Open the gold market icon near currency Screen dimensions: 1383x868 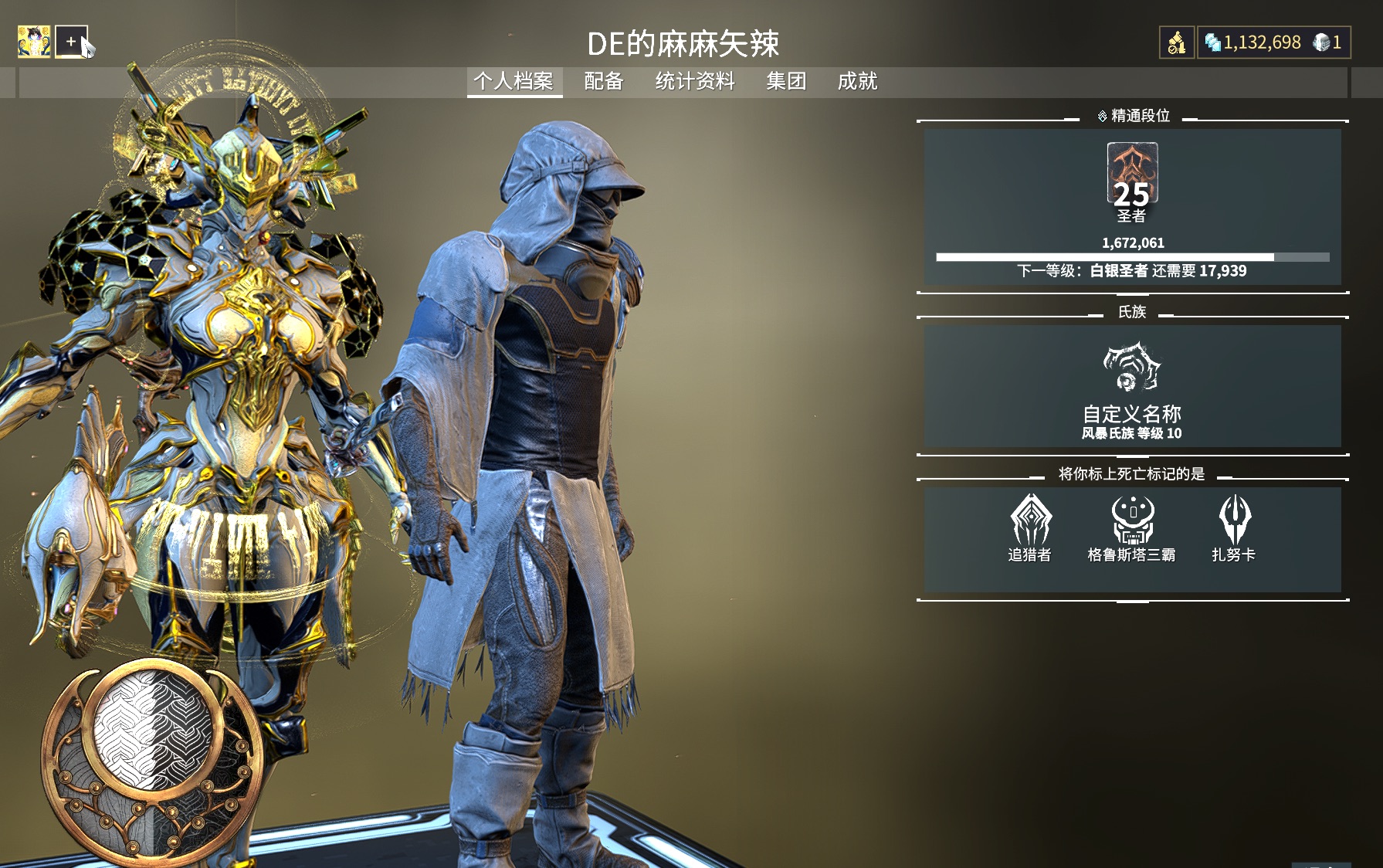(x=1176, y=42)
